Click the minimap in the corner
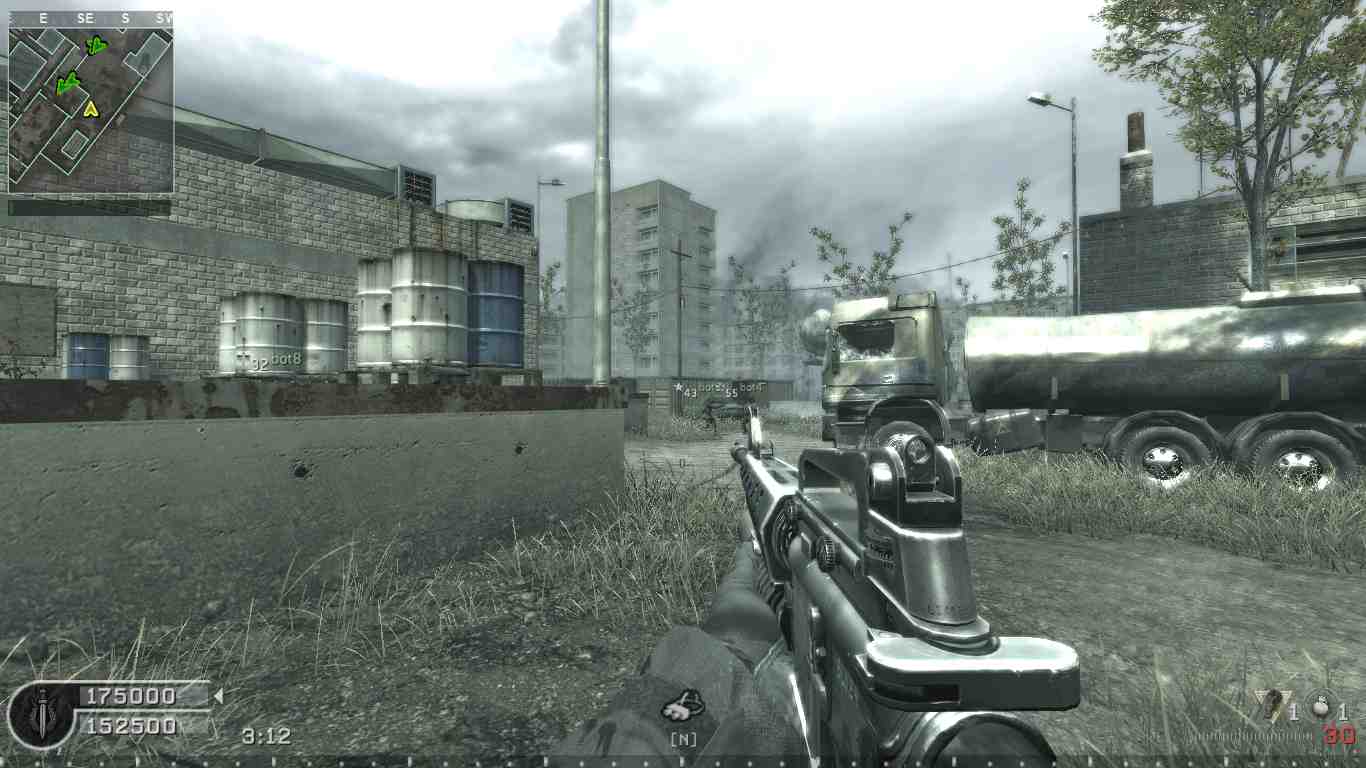The width and height of the screenshot is (1366, 768). (x=91, y=108)
